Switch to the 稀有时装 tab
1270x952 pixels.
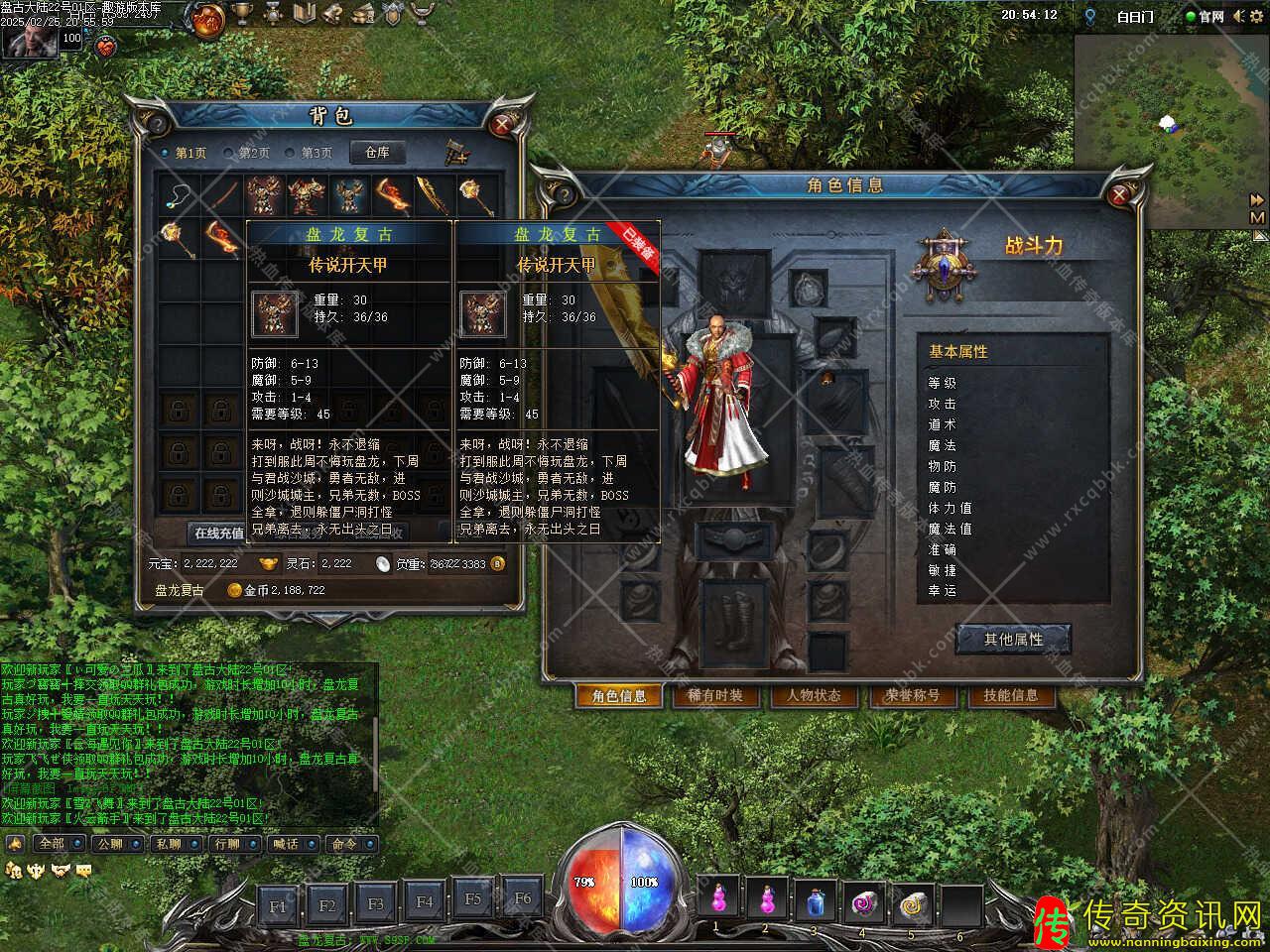714,696
